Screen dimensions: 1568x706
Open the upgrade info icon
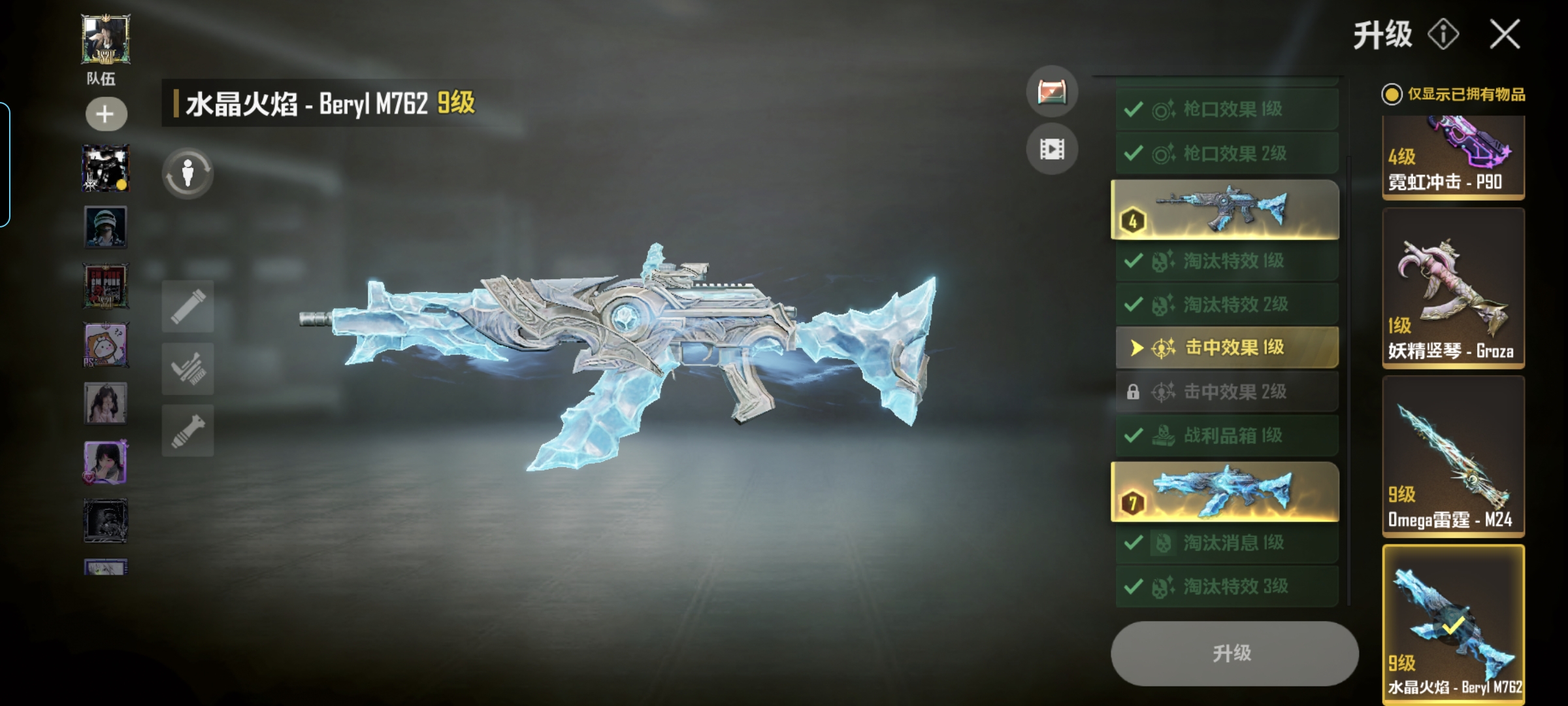[x=1443, y=34]
